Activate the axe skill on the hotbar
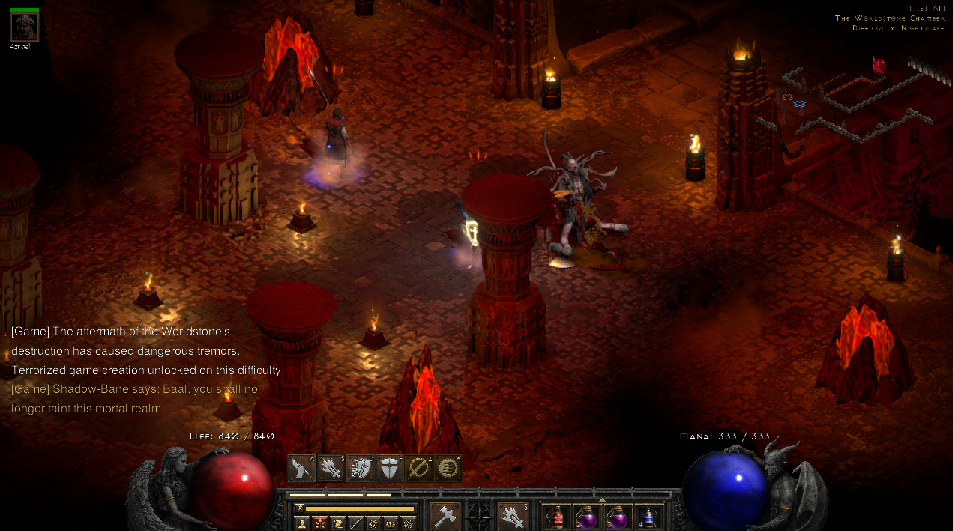The height and width of the screenshot is (531, 953). 303,468
